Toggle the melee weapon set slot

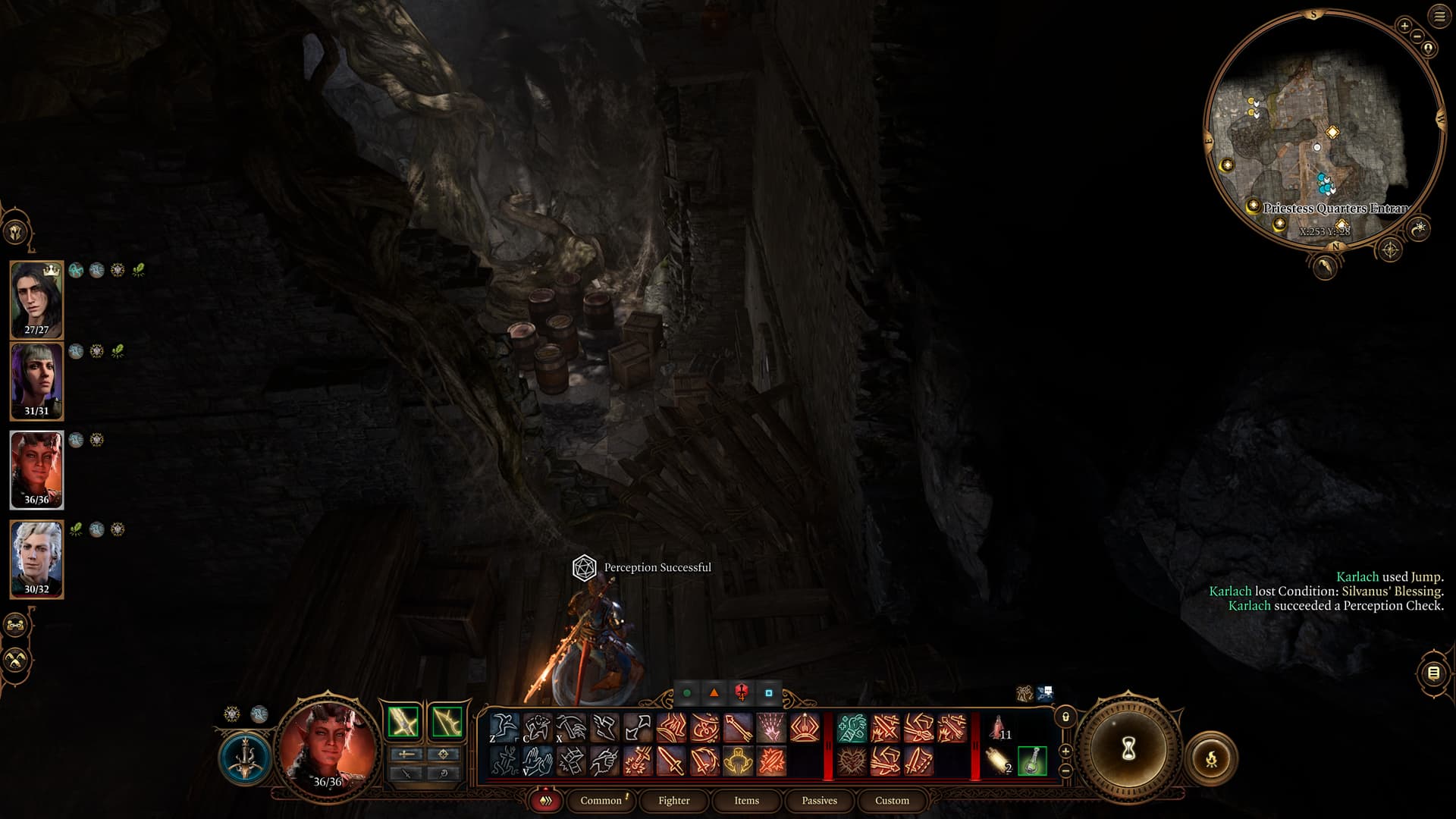pyautogui.click(x=403, y=722)
